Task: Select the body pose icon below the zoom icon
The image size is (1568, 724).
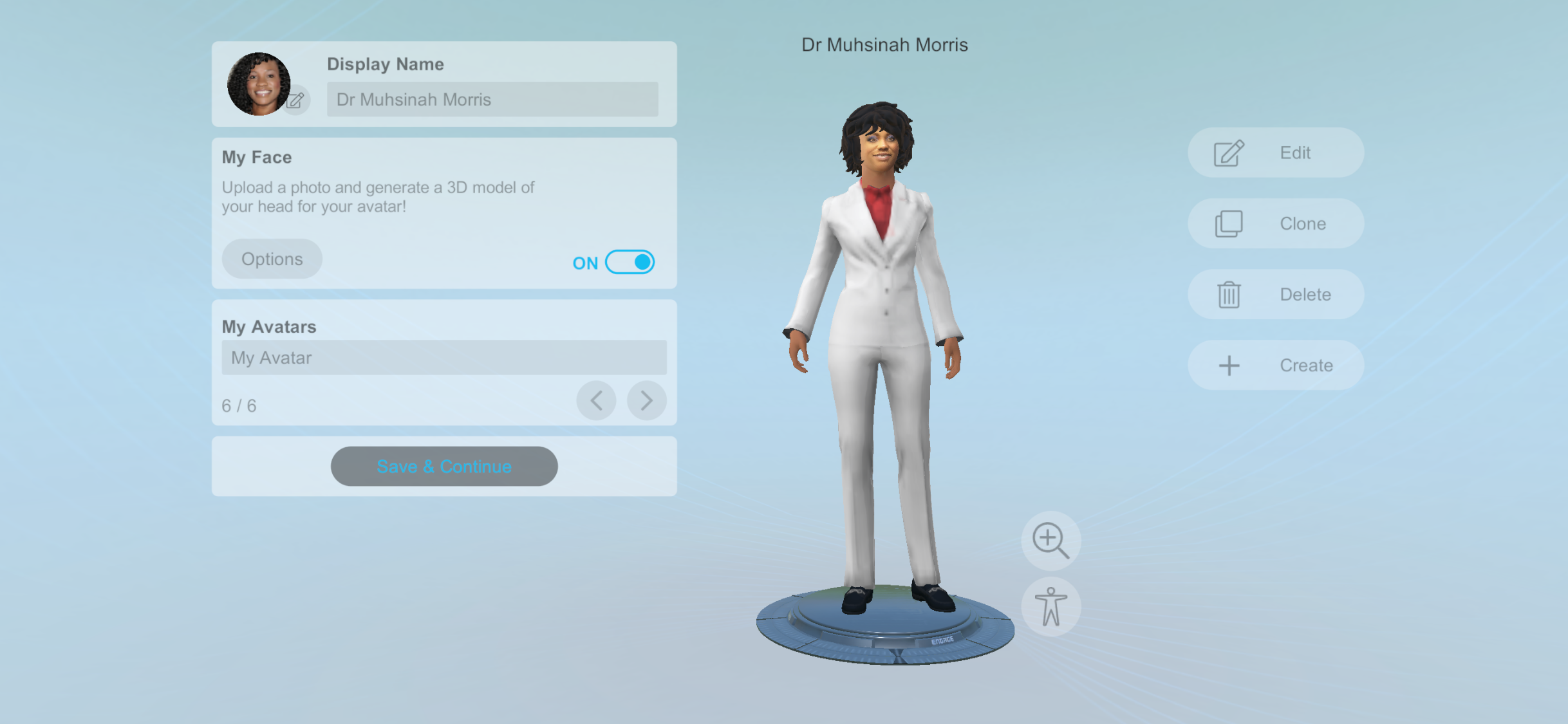Action: pyautogui.click(x=1050, y=606)
